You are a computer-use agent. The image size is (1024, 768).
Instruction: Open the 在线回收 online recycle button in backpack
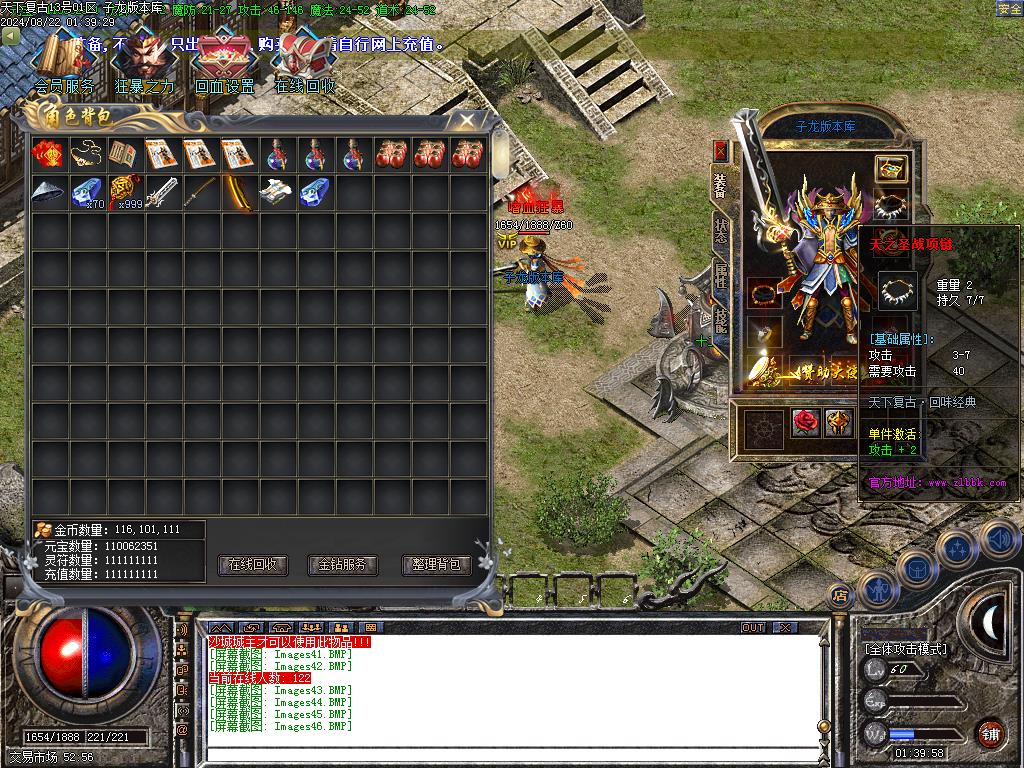252,565
